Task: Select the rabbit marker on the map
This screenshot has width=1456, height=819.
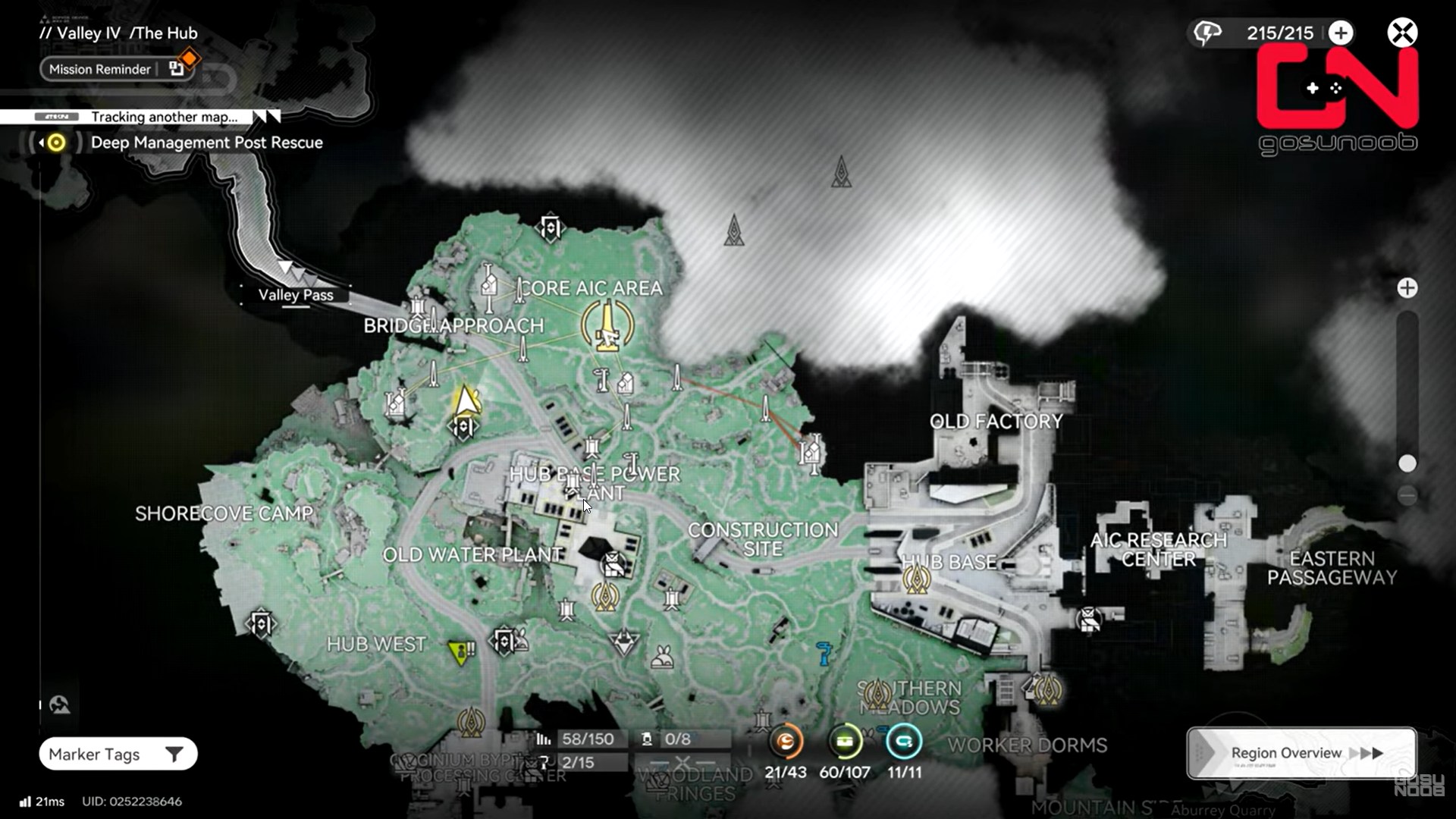Action: [x=663, y=657]
